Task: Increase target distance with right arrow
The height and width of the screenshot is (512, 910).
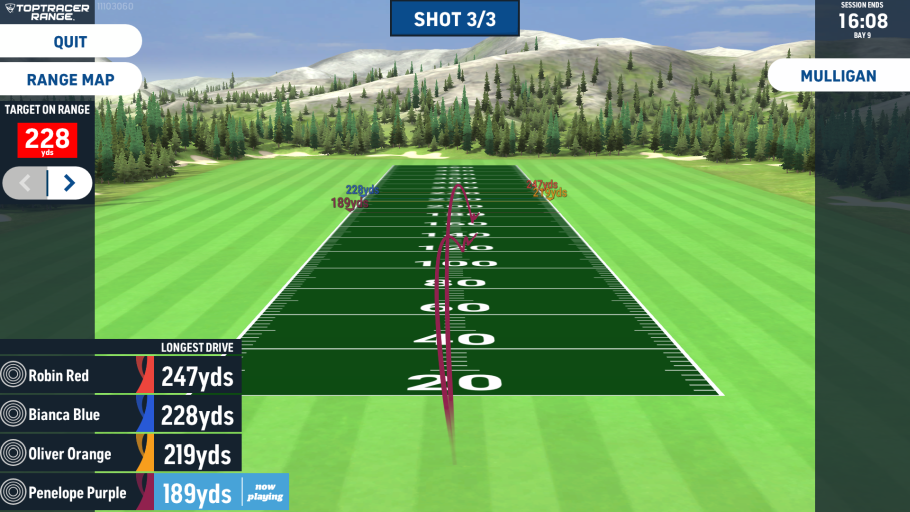Action: point(69,183)
